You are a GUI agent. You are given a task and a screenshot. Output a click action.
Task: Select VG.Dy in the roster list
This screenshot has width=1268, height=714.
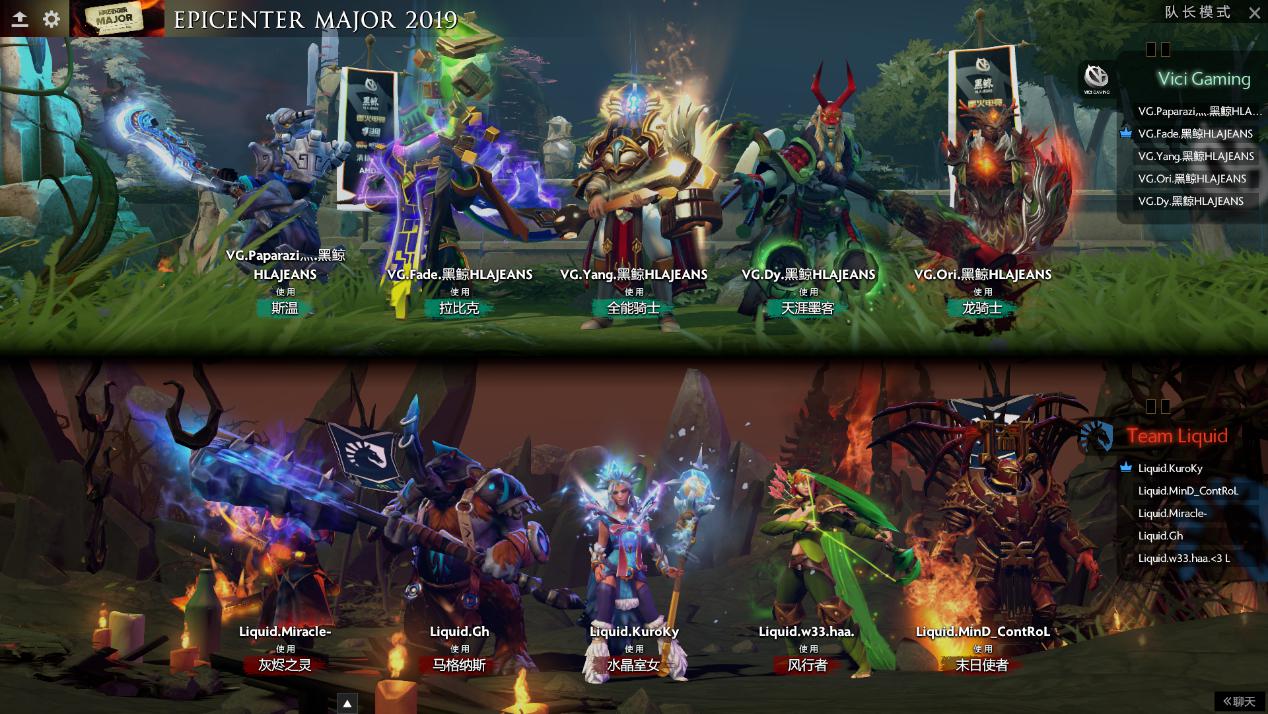click(1190, 201)
